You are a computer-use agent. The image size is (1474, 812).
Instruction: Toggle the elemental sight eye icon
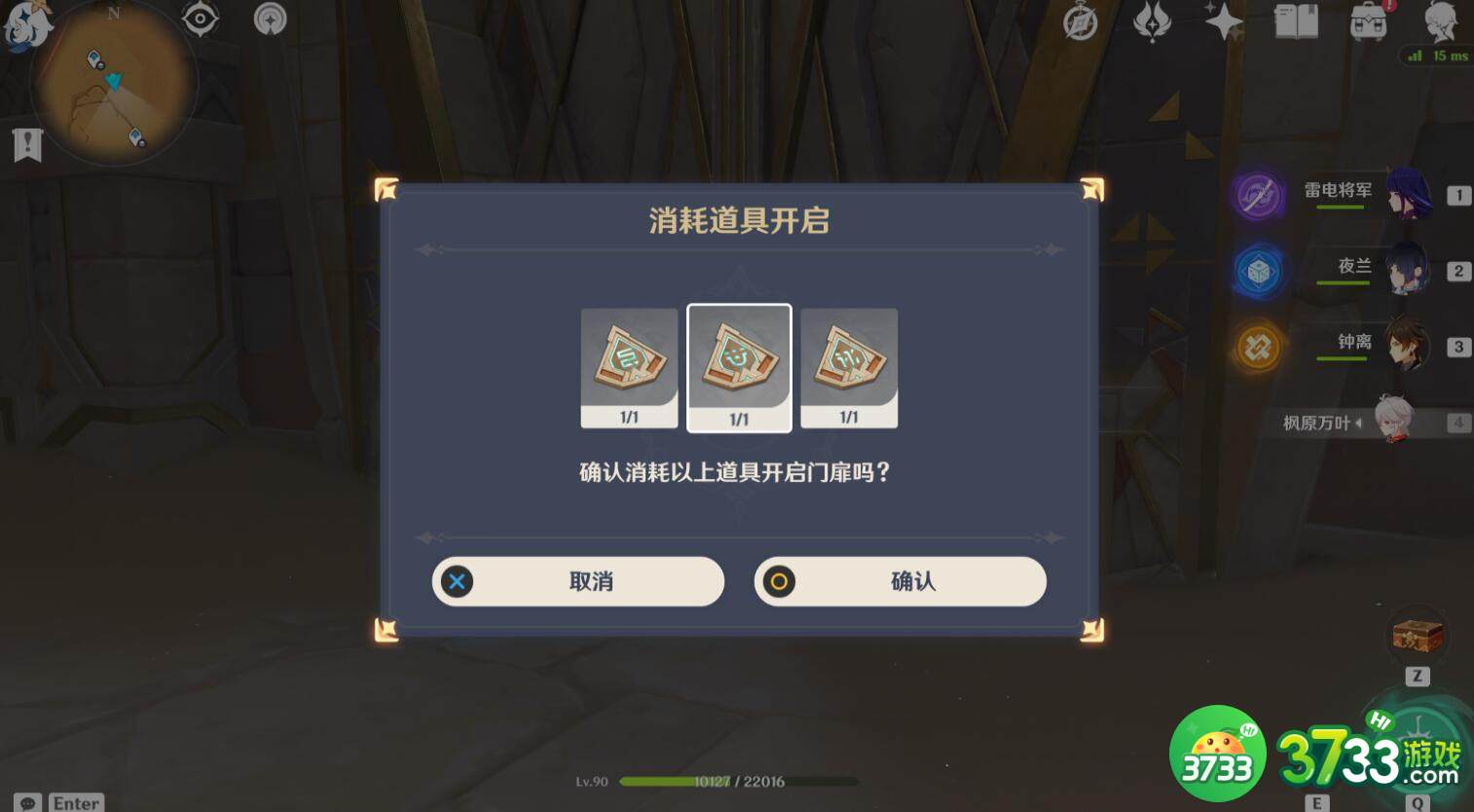click(x=201, y=18)
